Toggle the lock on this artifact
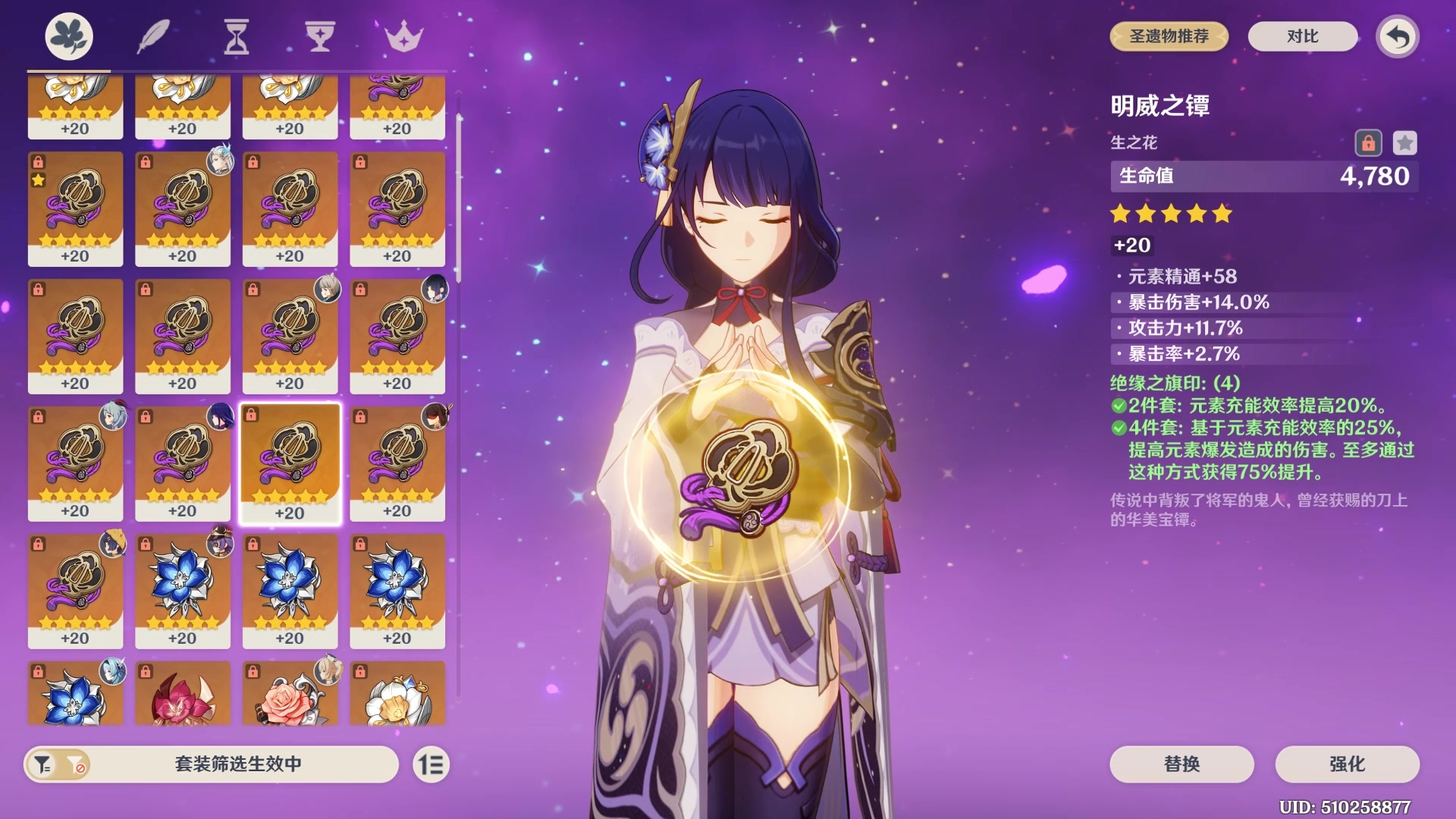Viewport: 1456px width, 819px height. [x=1368, y=143]
